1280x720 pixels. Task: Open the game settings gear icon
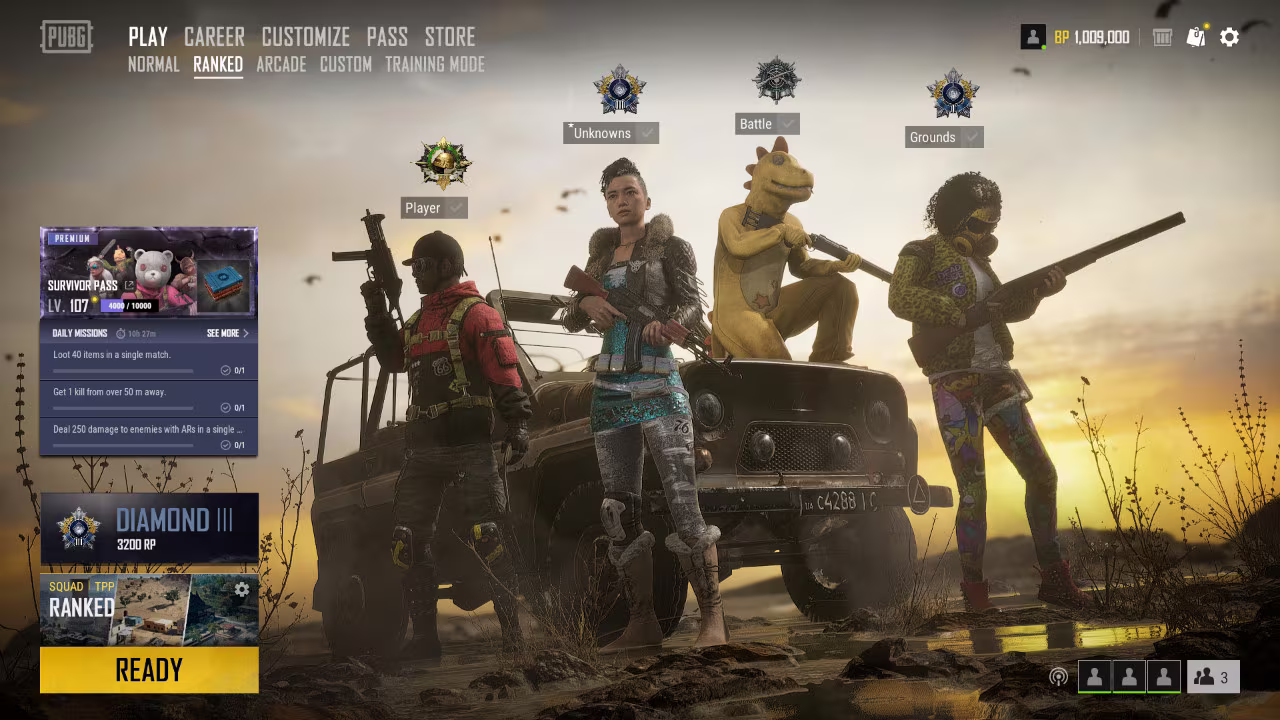[1230, 37]
